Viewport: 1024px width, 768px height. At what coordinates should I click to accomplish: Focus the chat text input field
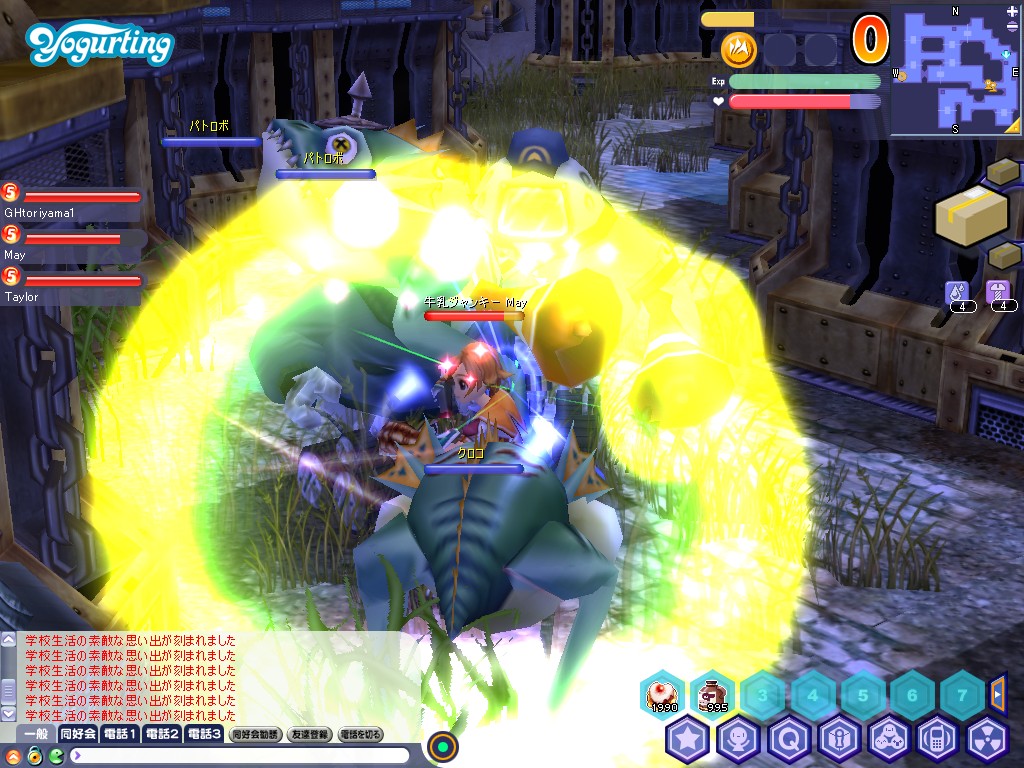pyautogui.click(x=240, y=755)
